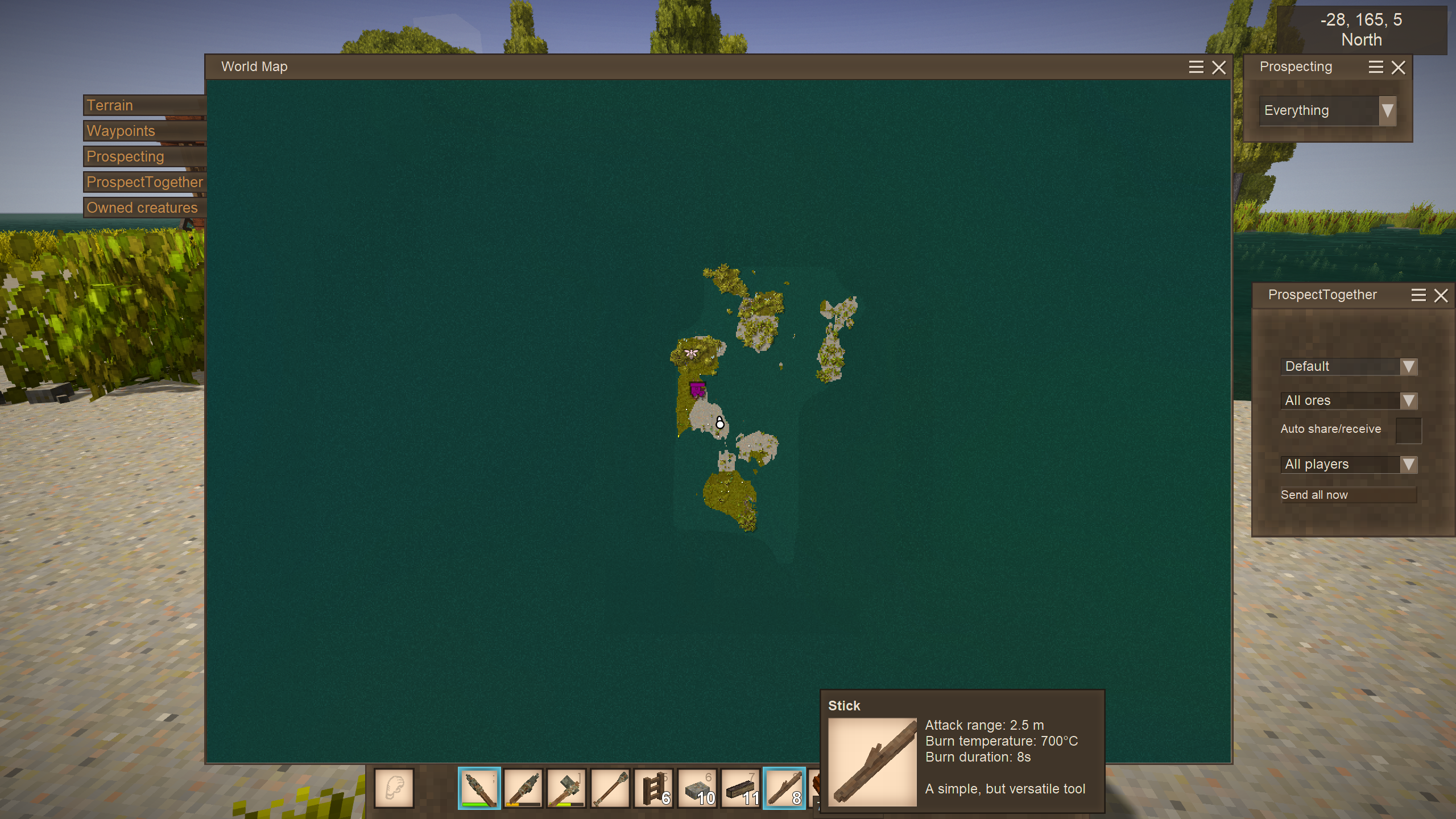Switch to the Terrain map layer tab
The height and width of the screenshot is (819, 1456).
tap(144, 105)
